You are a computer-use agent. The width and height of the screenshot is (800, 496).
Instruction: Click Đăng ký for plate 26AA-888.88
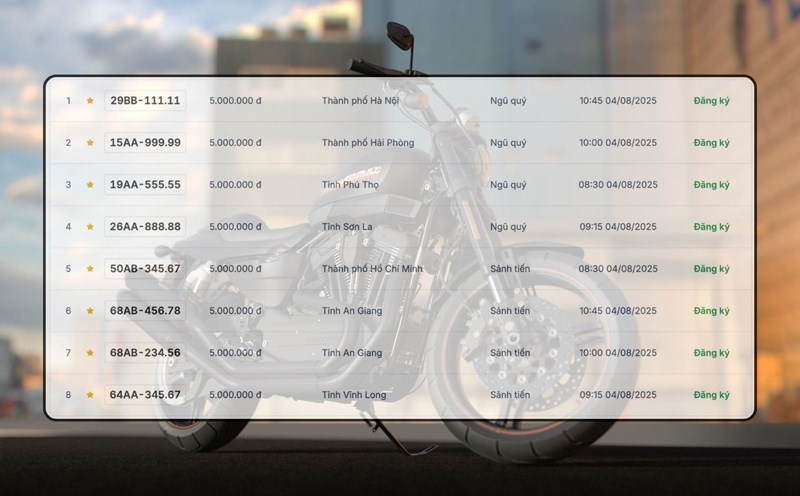711,227
